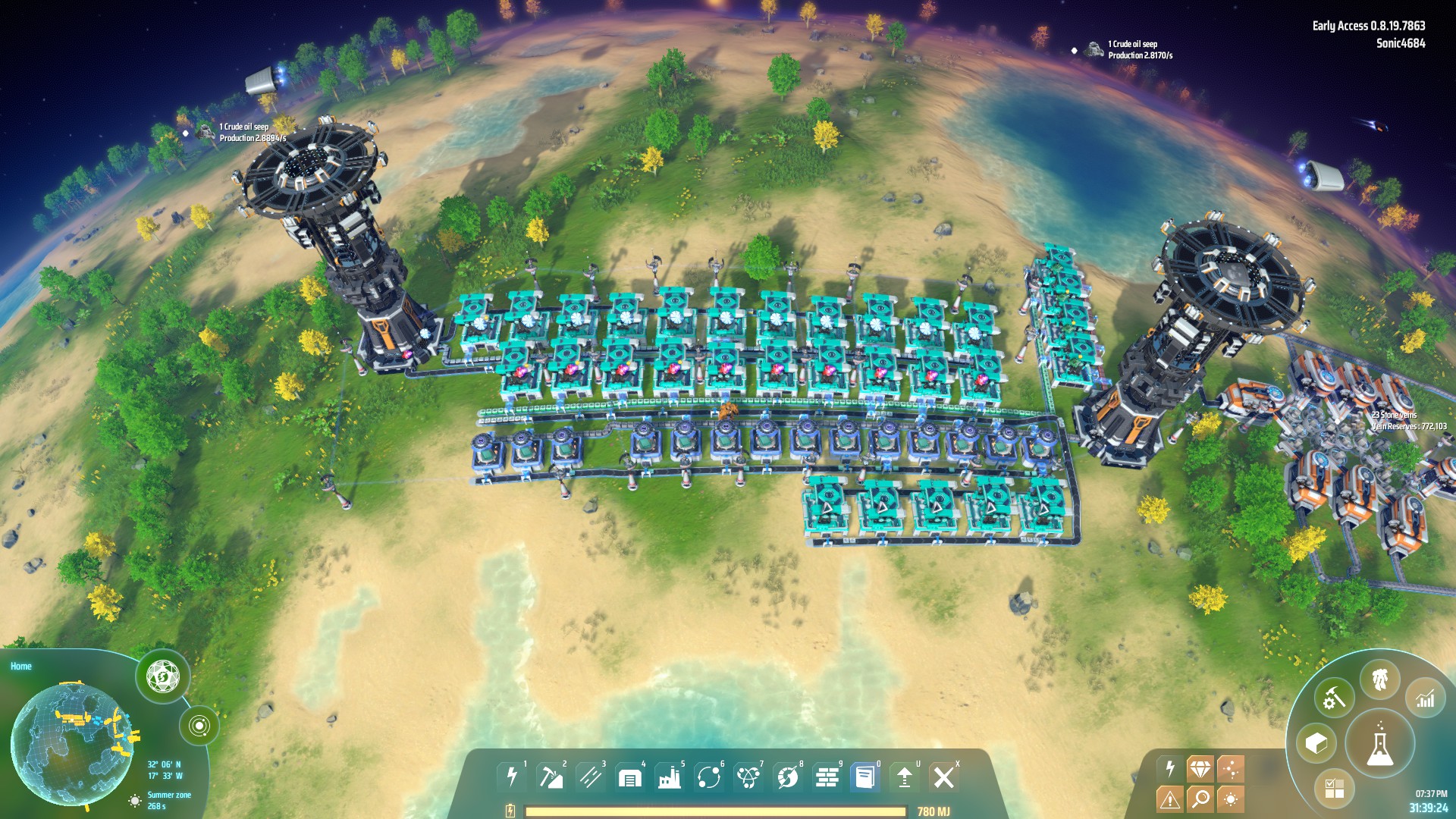1456x819 pixels.
Task: Open the orbiting-dots logistics build category
Action: click(708, 777)
